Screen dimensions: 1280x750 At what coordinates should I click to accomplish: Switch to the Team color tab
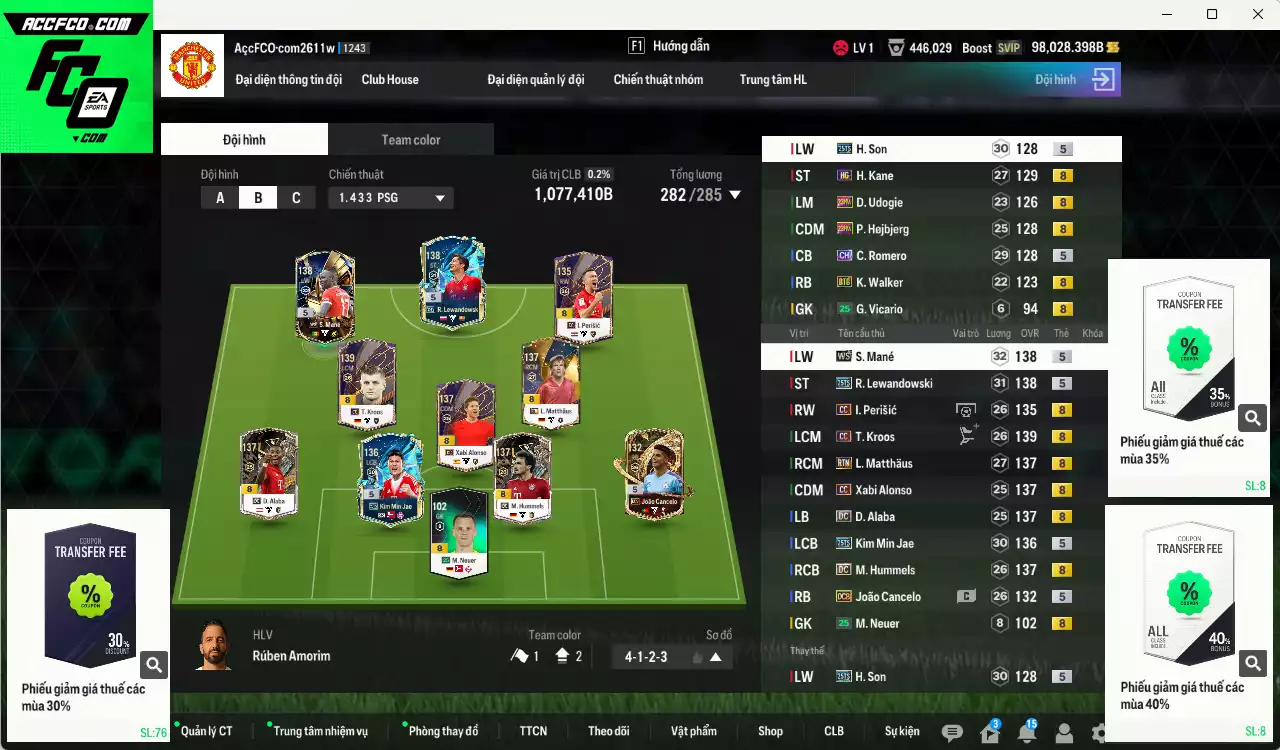pyautogui.click(x=410, y=140)
